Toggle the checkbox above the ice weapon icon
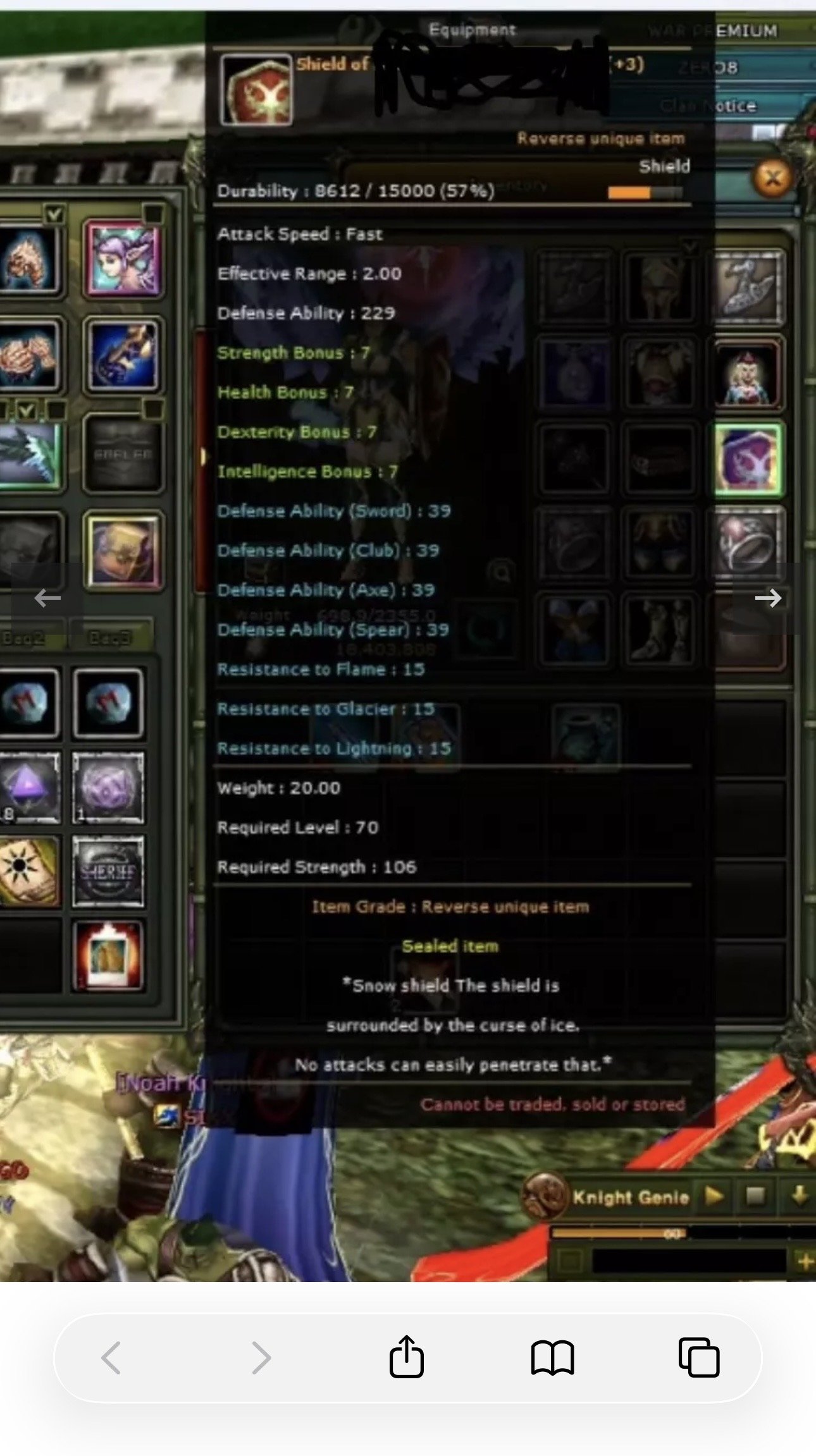Screen dimensions: 816x1456 pos(26,411)
